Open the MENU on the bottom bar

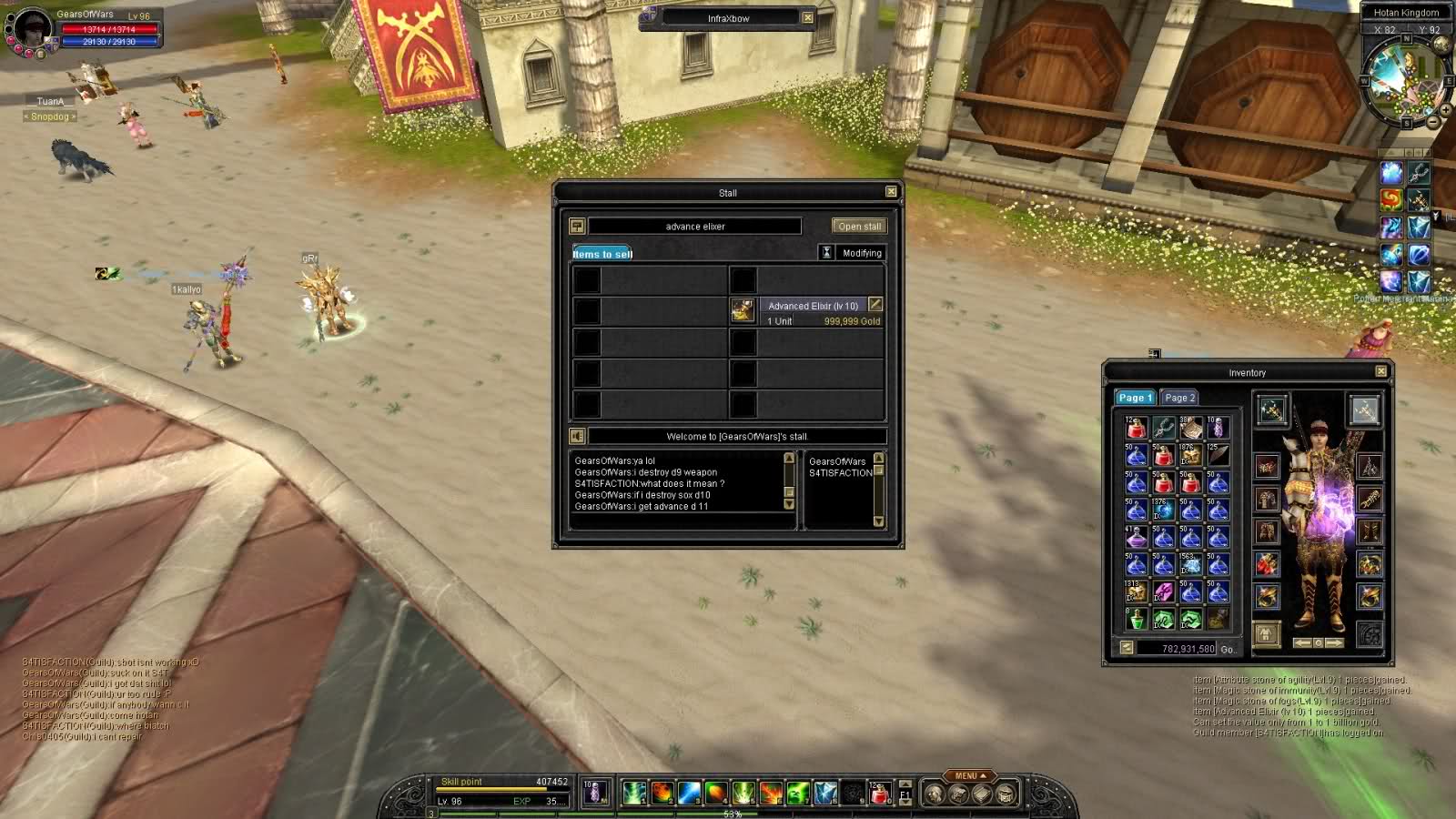click(970, 776)
